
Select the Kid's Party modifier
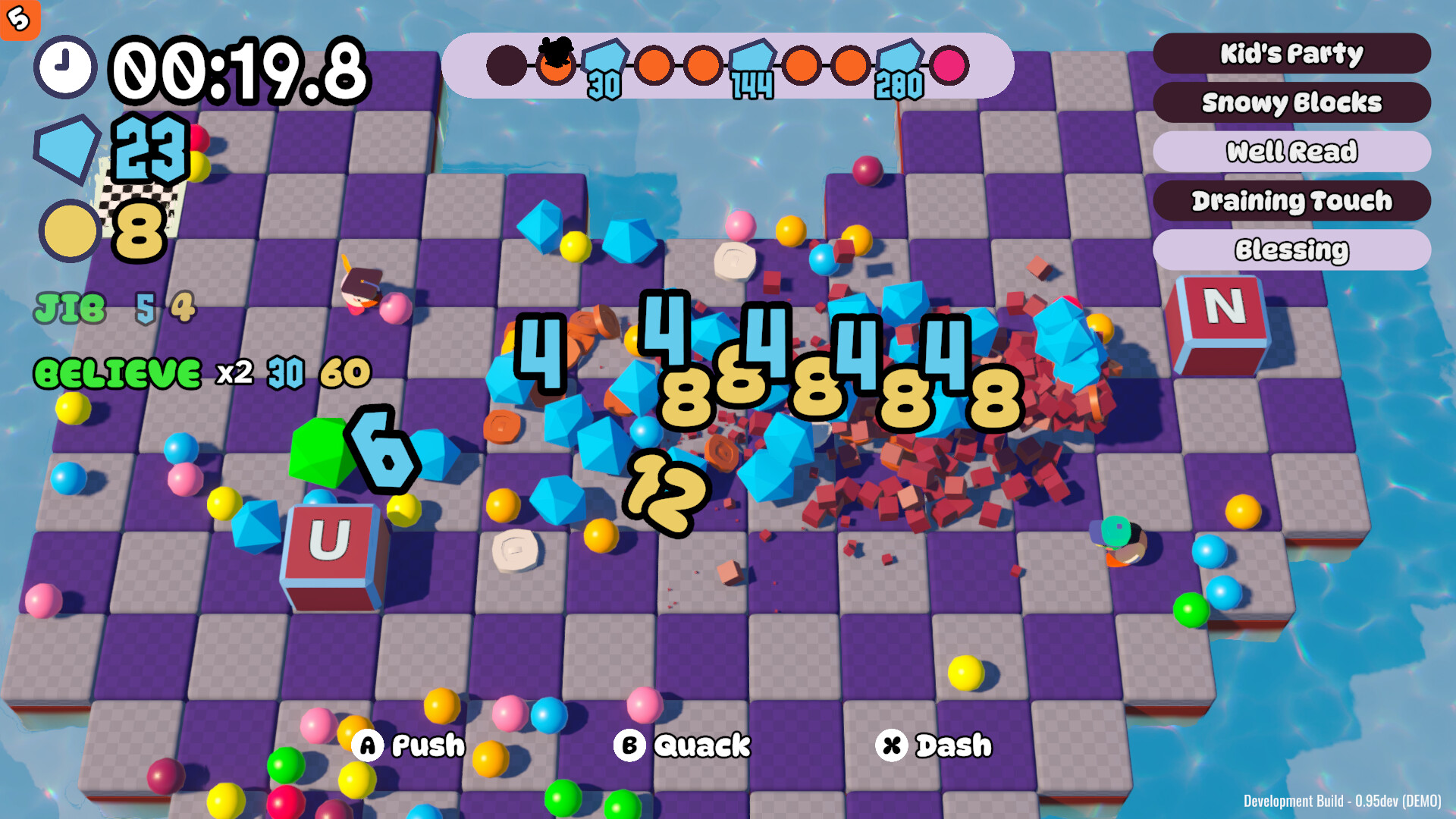1292,53
